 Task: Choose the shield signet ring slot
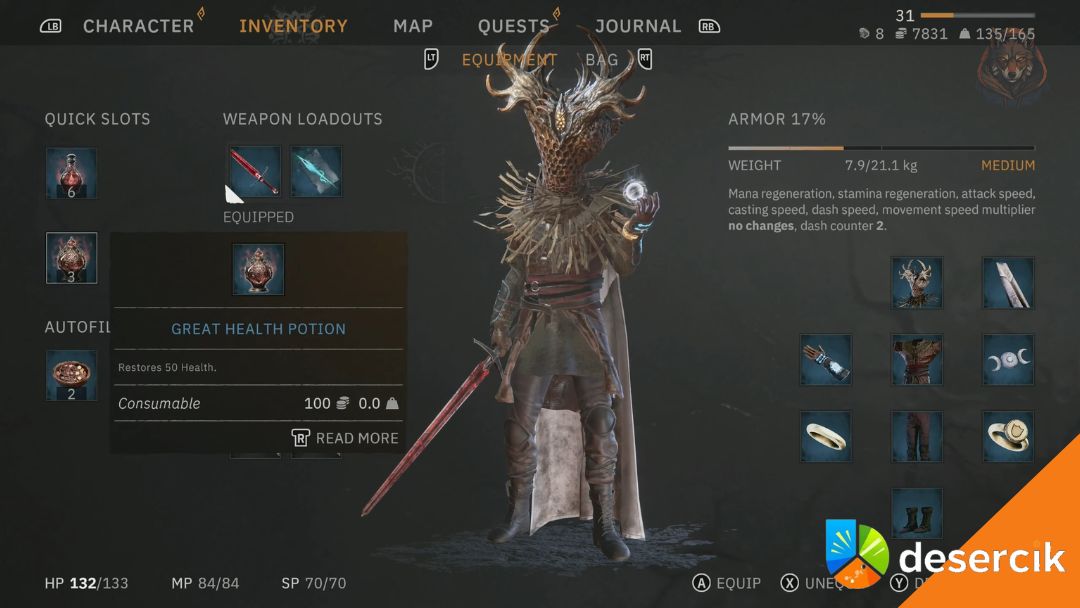(1008, 436)
